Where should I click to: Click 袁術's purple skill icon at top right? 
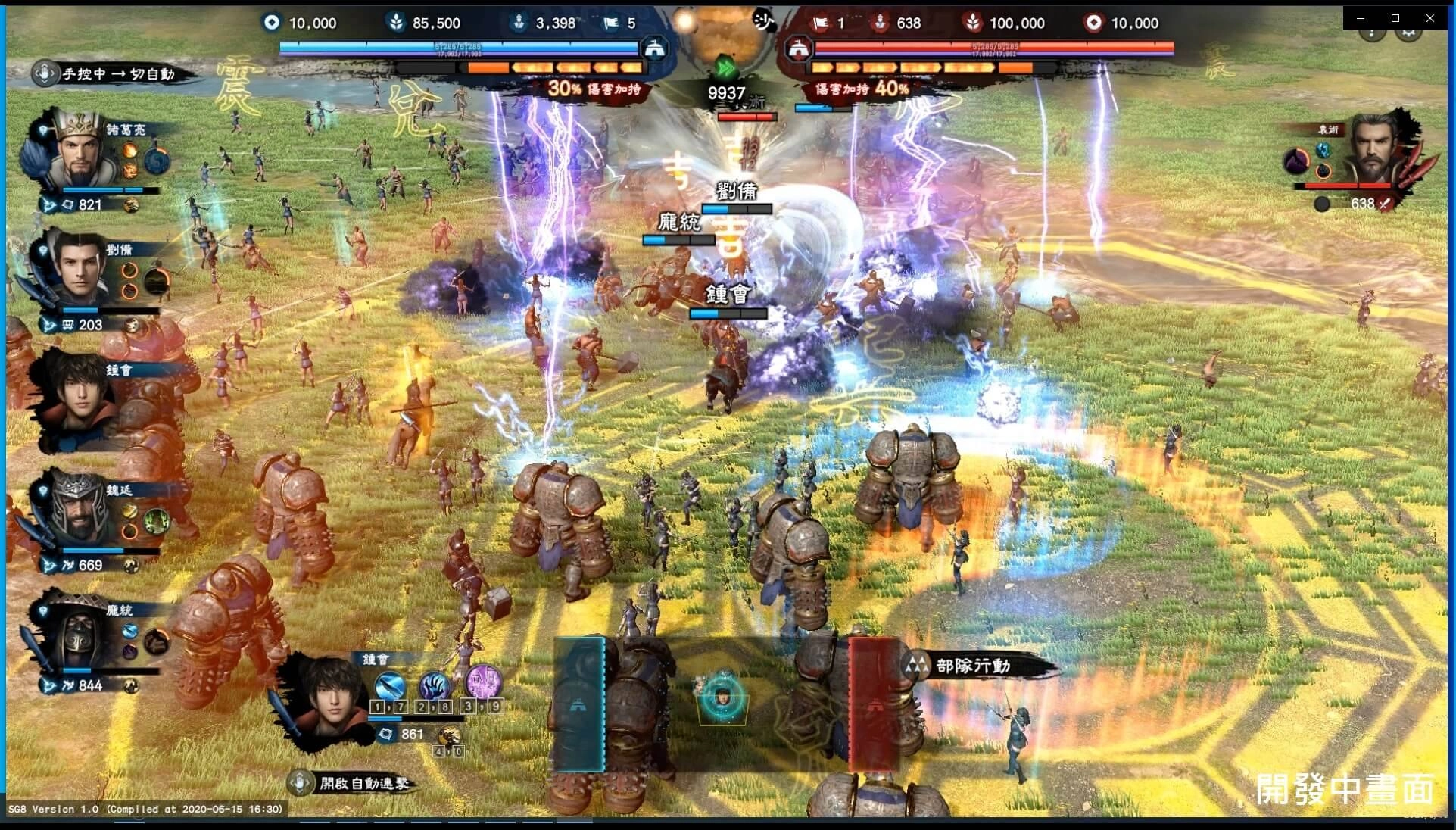click(1296, 161)
